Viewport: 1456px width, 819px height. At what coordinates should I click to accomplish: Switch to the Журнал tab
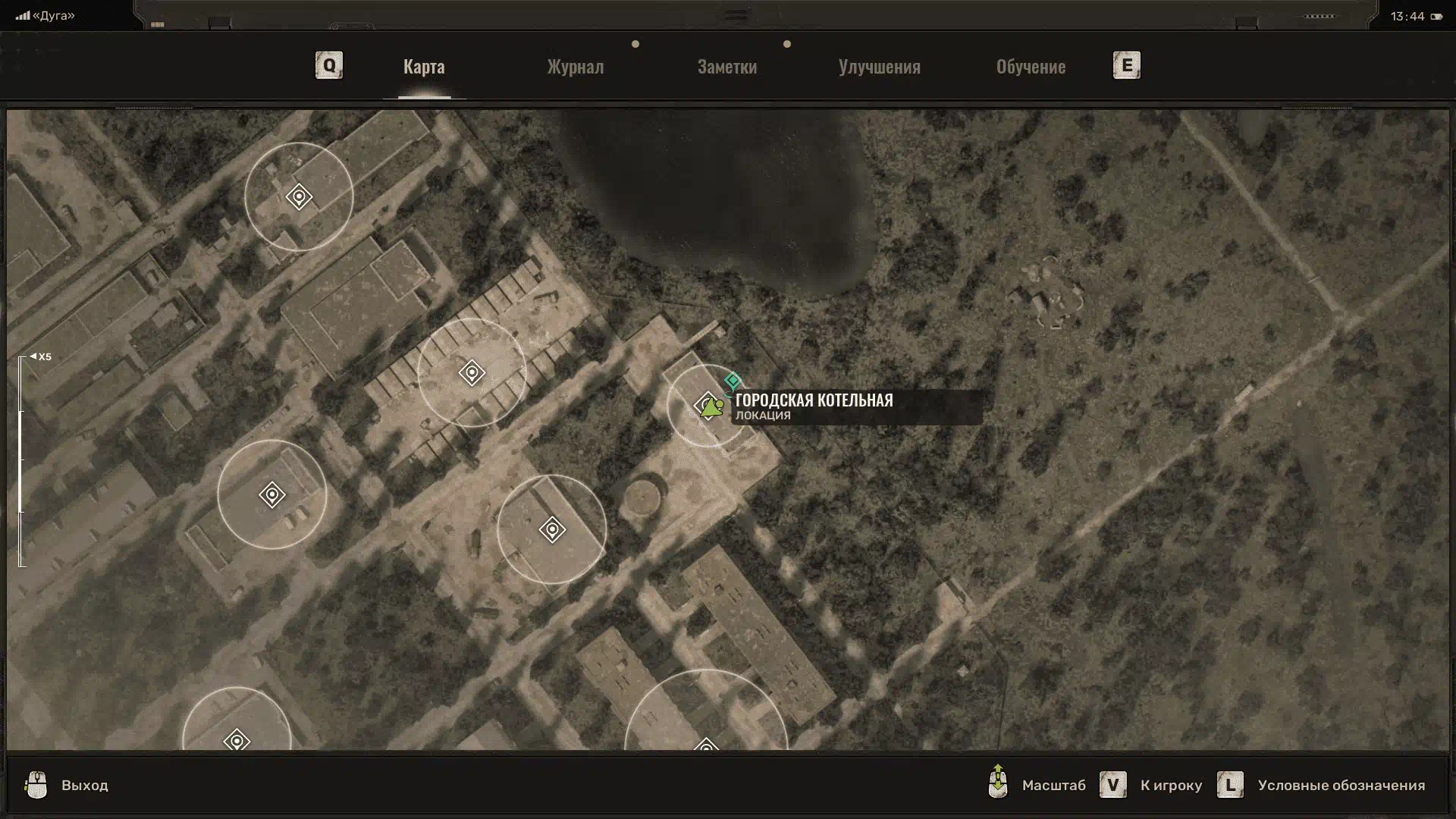tap(576, 67)
